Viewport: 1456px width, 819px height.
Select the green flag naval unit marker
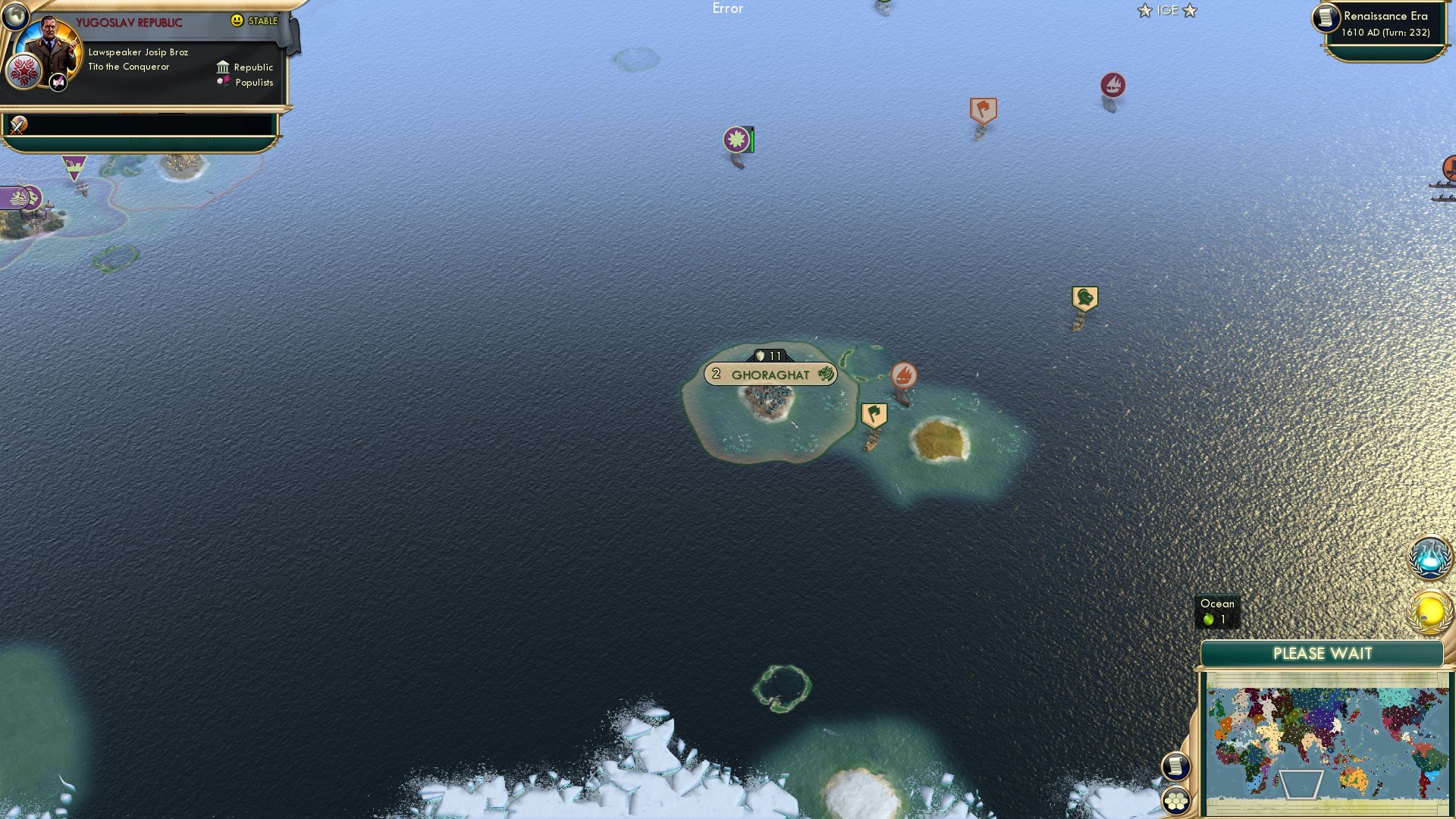coord(873,415)
